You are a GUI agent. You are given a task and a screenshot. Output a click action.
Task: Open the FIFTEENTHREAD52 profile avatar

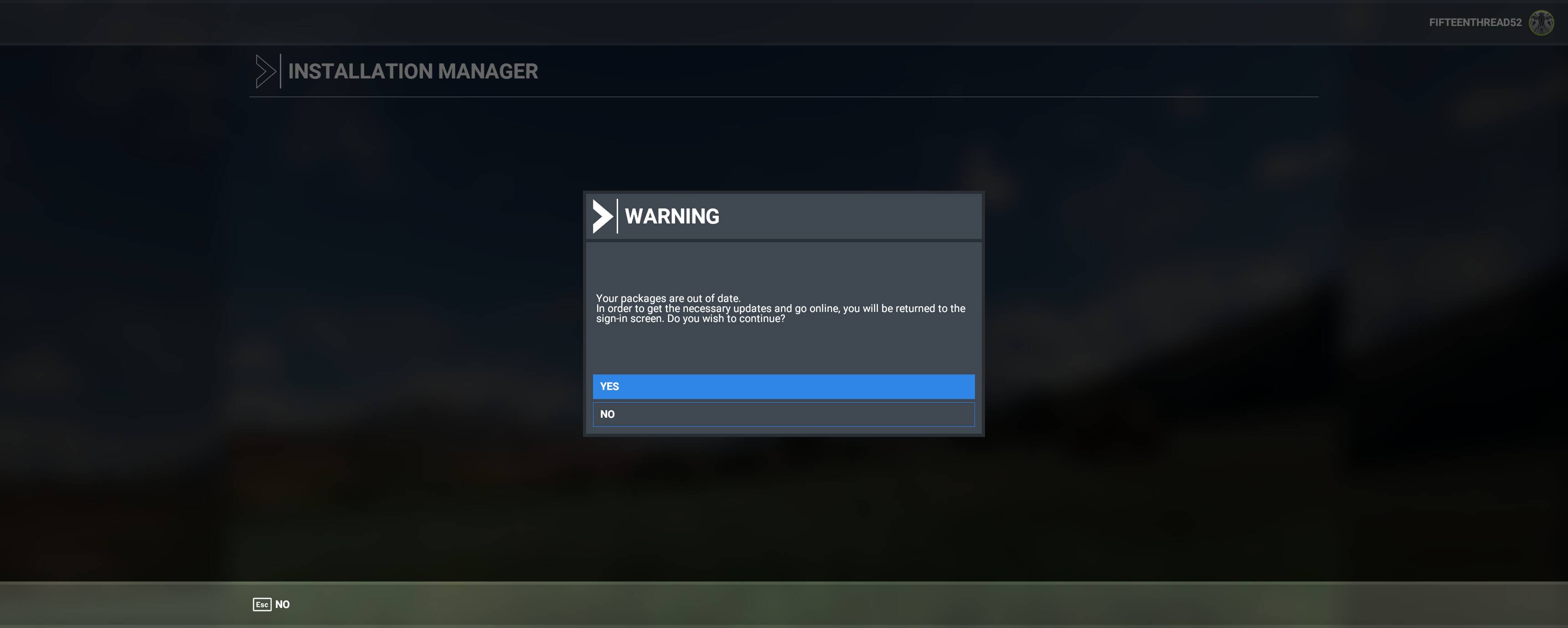tap(1541, 22)
